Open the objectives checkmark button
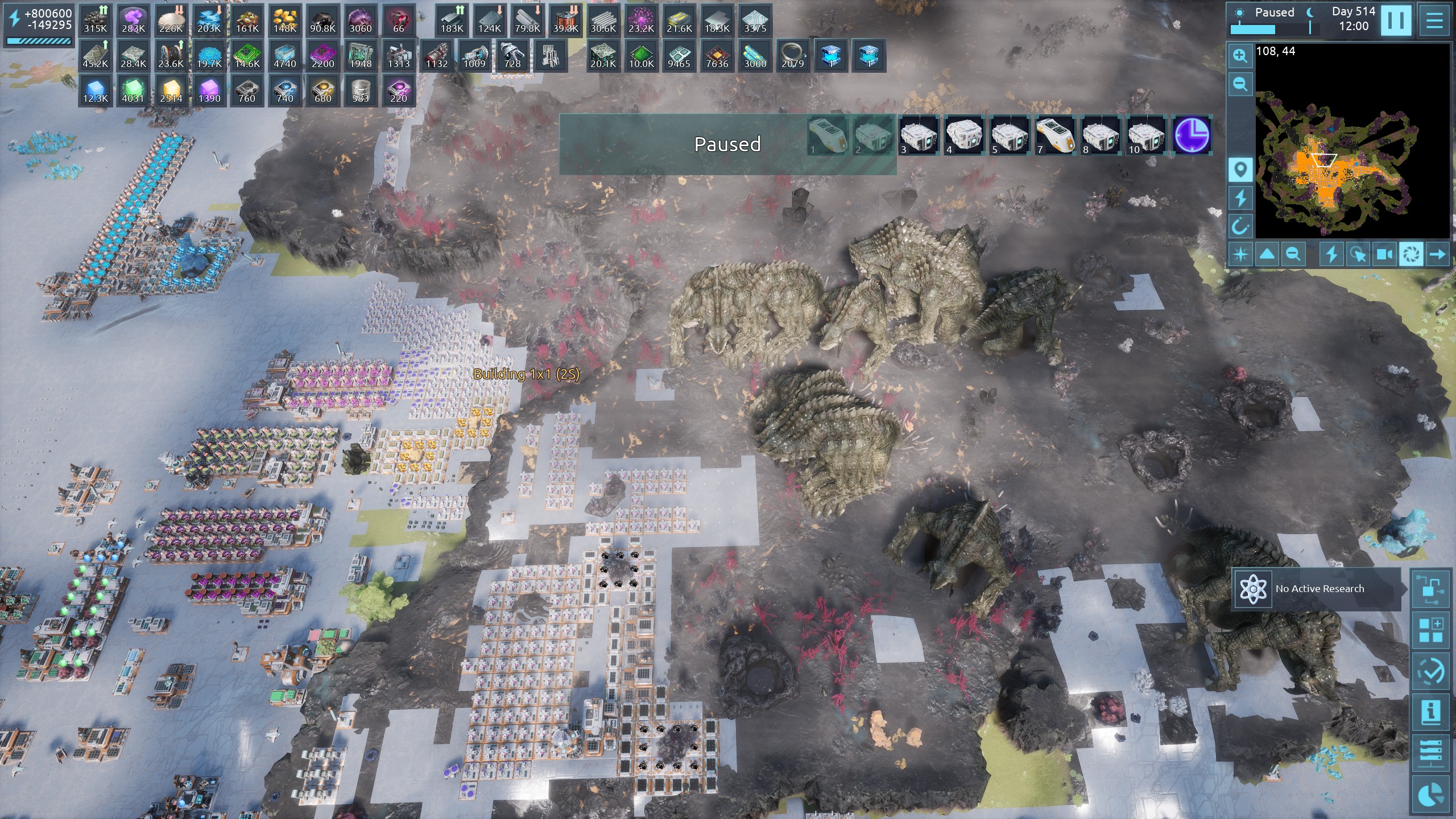This screenshot has height=819, width=1456. [1431, 672]
